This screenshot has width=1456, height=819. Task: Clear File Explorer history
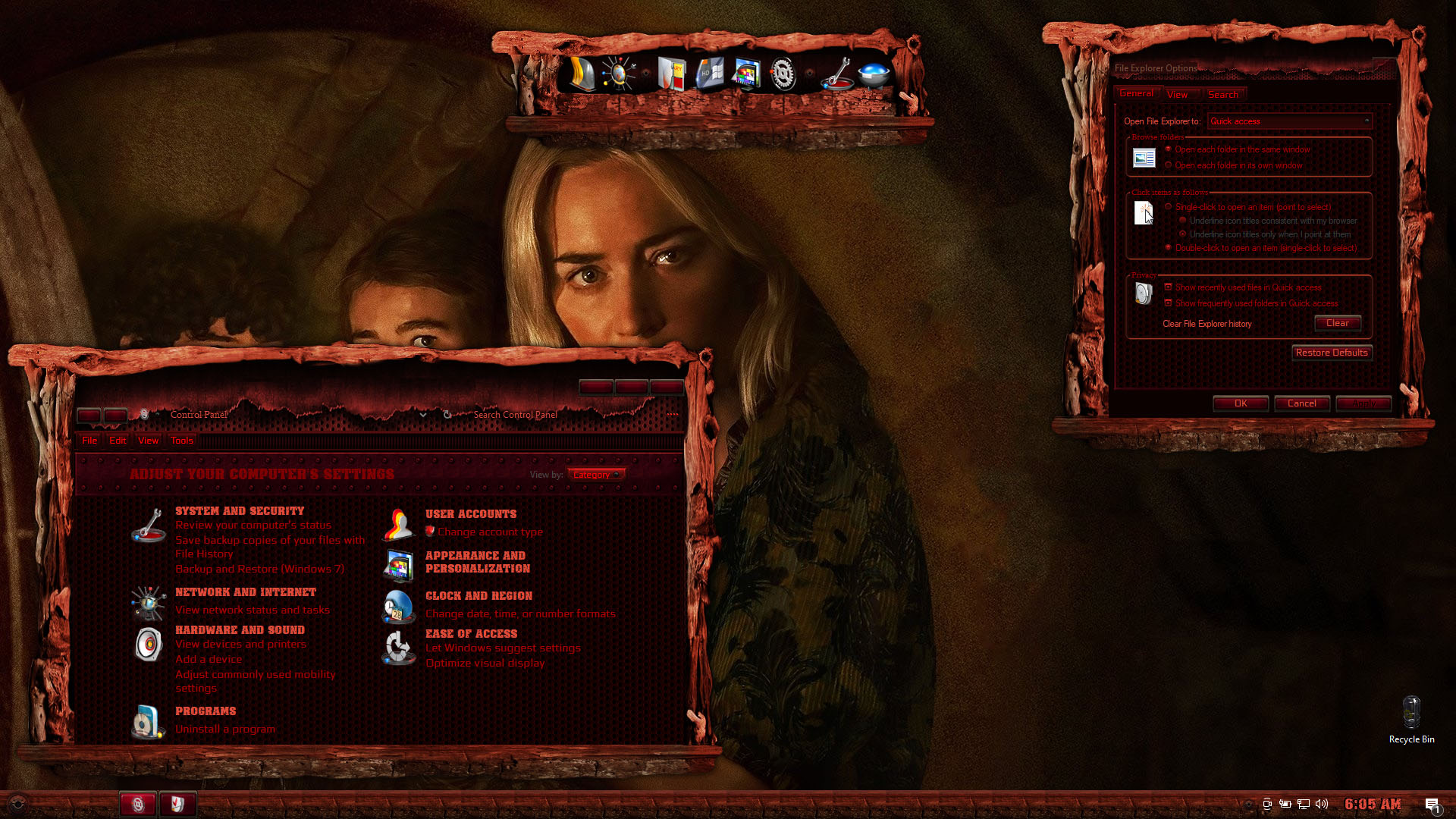click(1337, 323)
